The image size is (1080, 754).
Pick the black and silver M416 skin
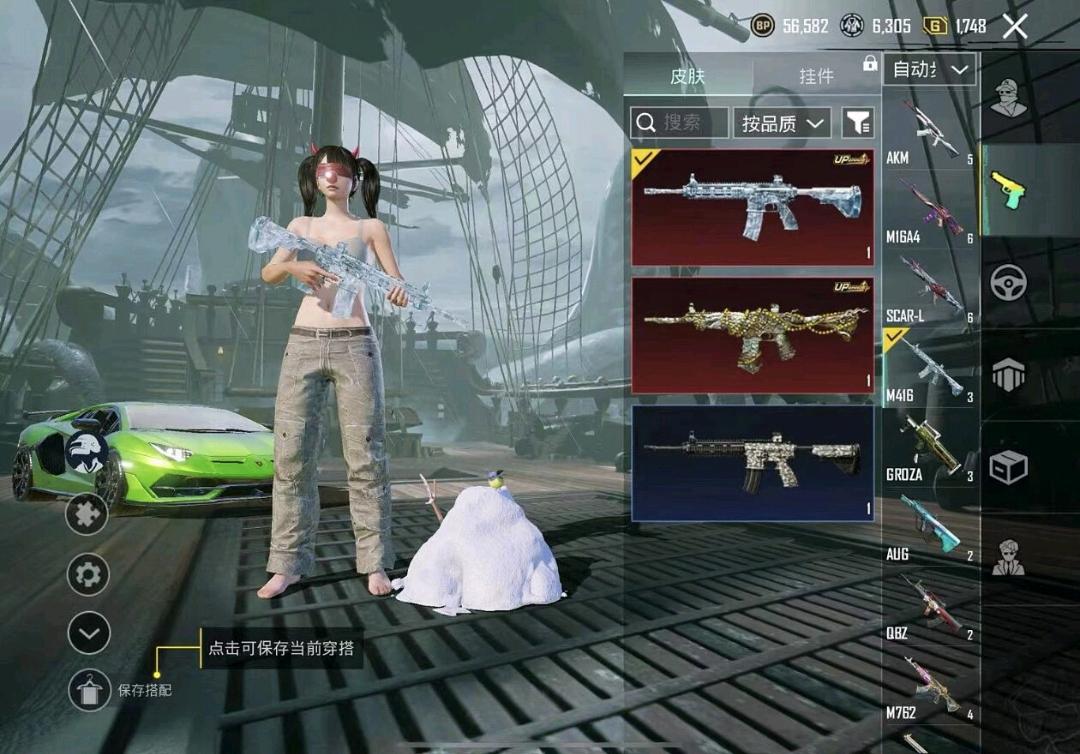pos(752,463)
